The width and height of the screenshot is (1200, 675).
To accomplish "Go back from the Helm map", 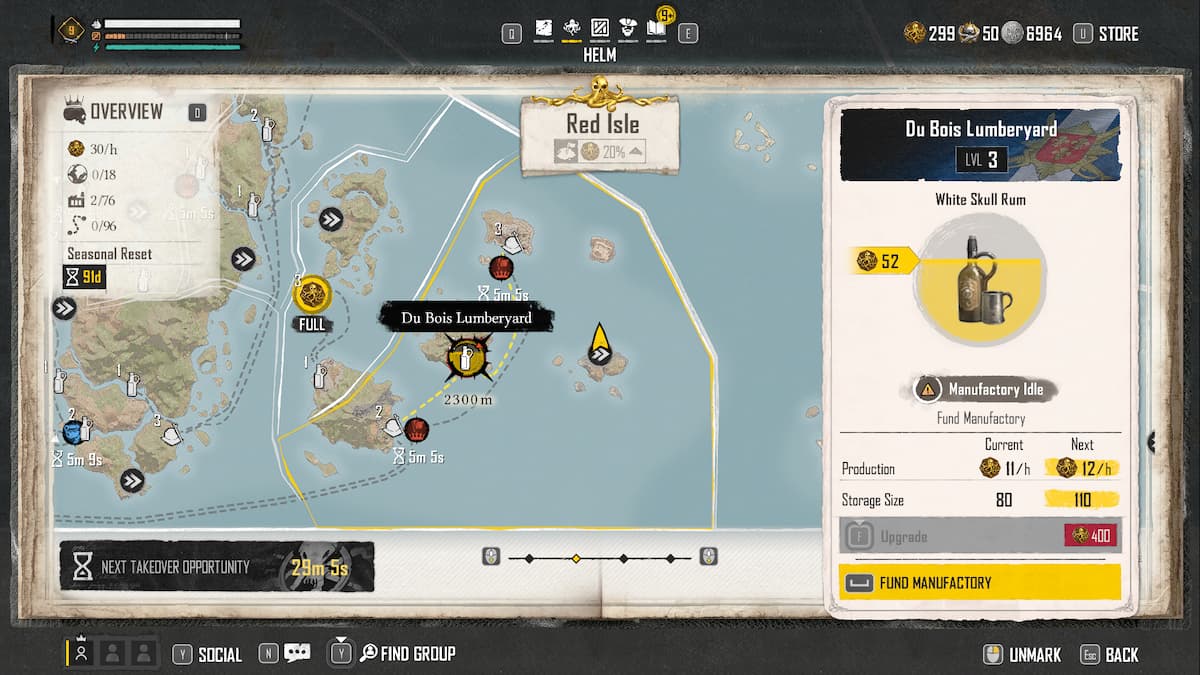I will pyautogui.click(x=1121, y=655).
